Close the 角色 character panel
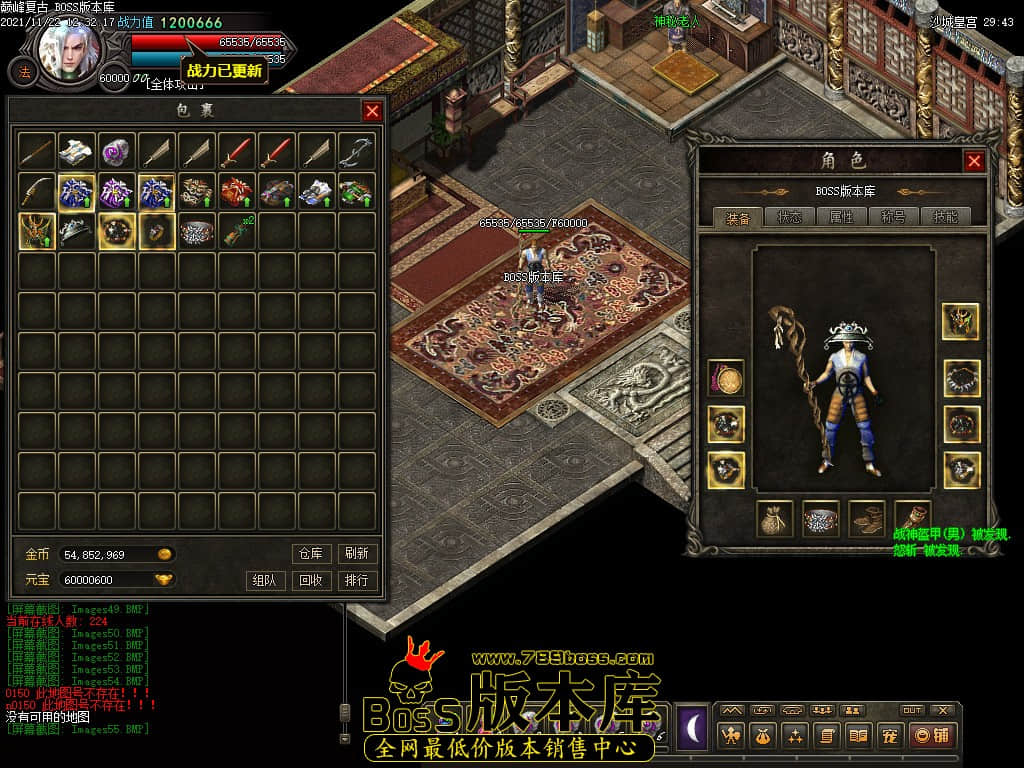Image resolution: width=1024 pixels, height=768 pixels. pyautogui.click(x=974, y=161)
